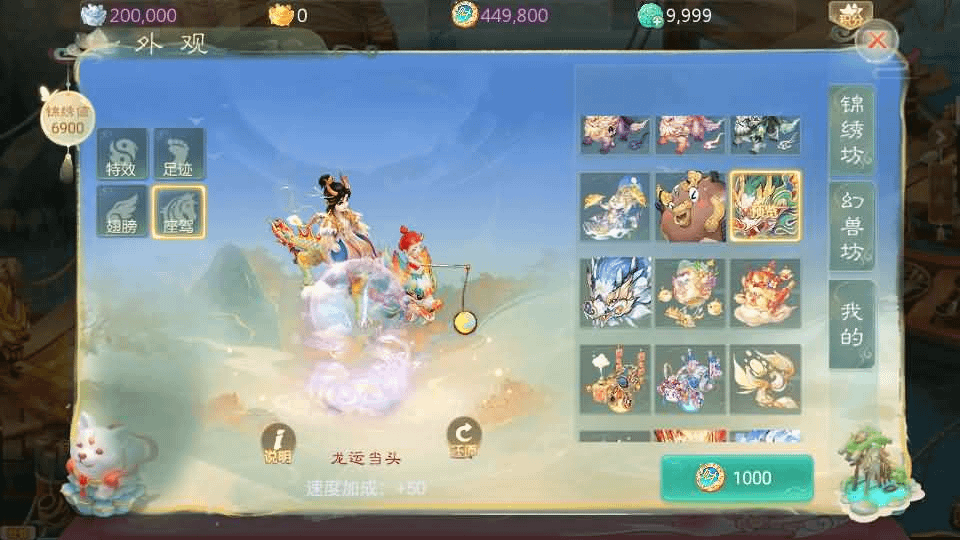Select the highlighted green dragon mount thumbnail

coord(765,207)
